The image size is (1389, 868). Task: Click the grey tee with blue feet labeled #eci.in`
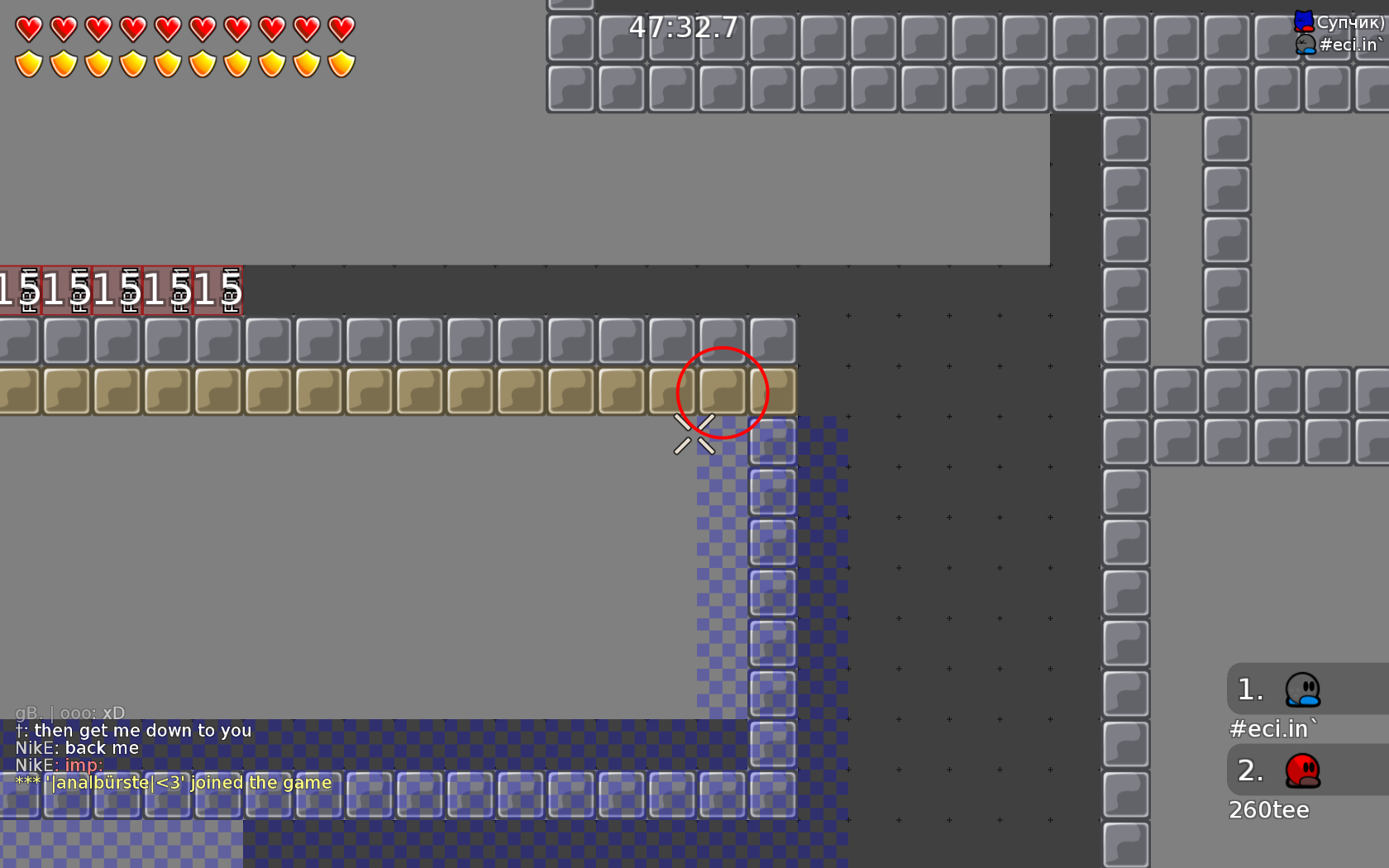click(x=1305, y=45)
